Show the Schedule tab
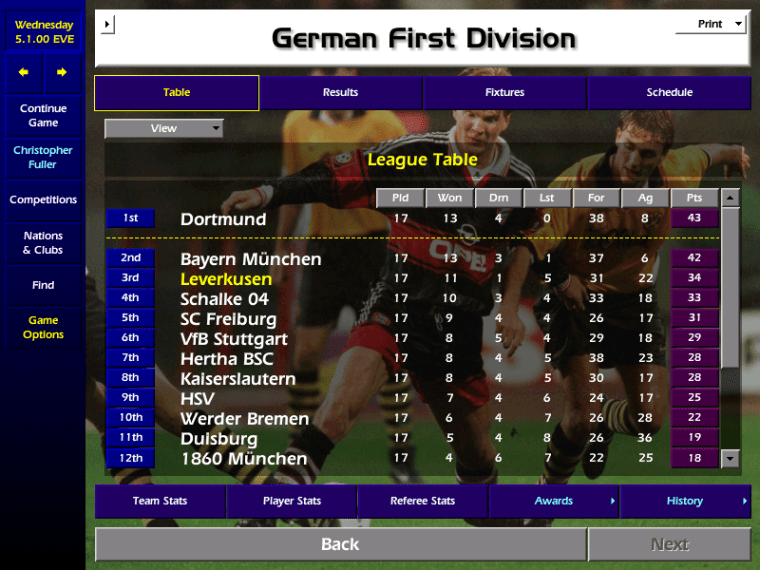This screenshot has height=570, width=760. click(669, 93)
